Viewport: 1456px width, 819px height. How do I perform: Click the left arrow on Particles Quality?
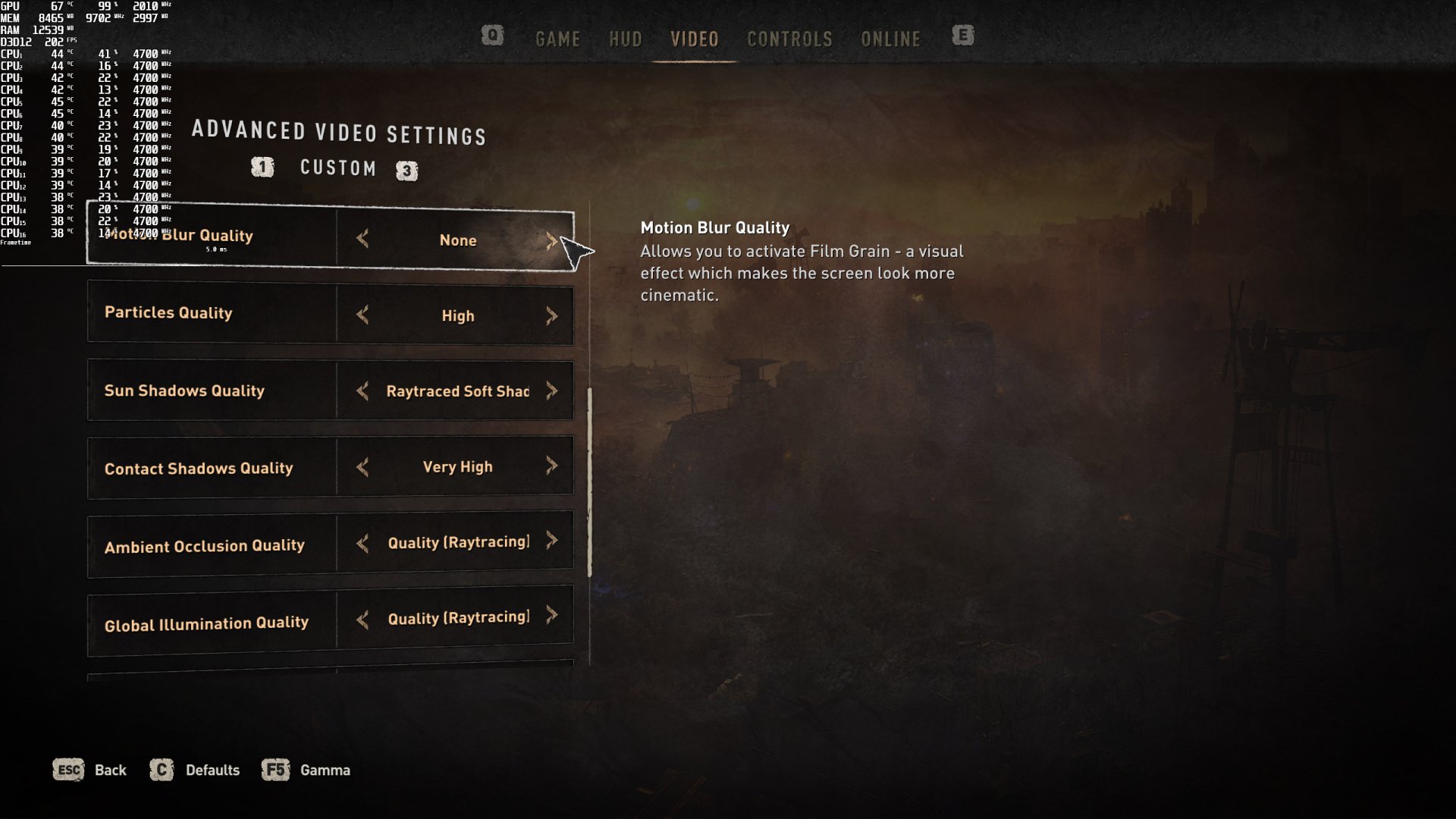coord(362,315)
